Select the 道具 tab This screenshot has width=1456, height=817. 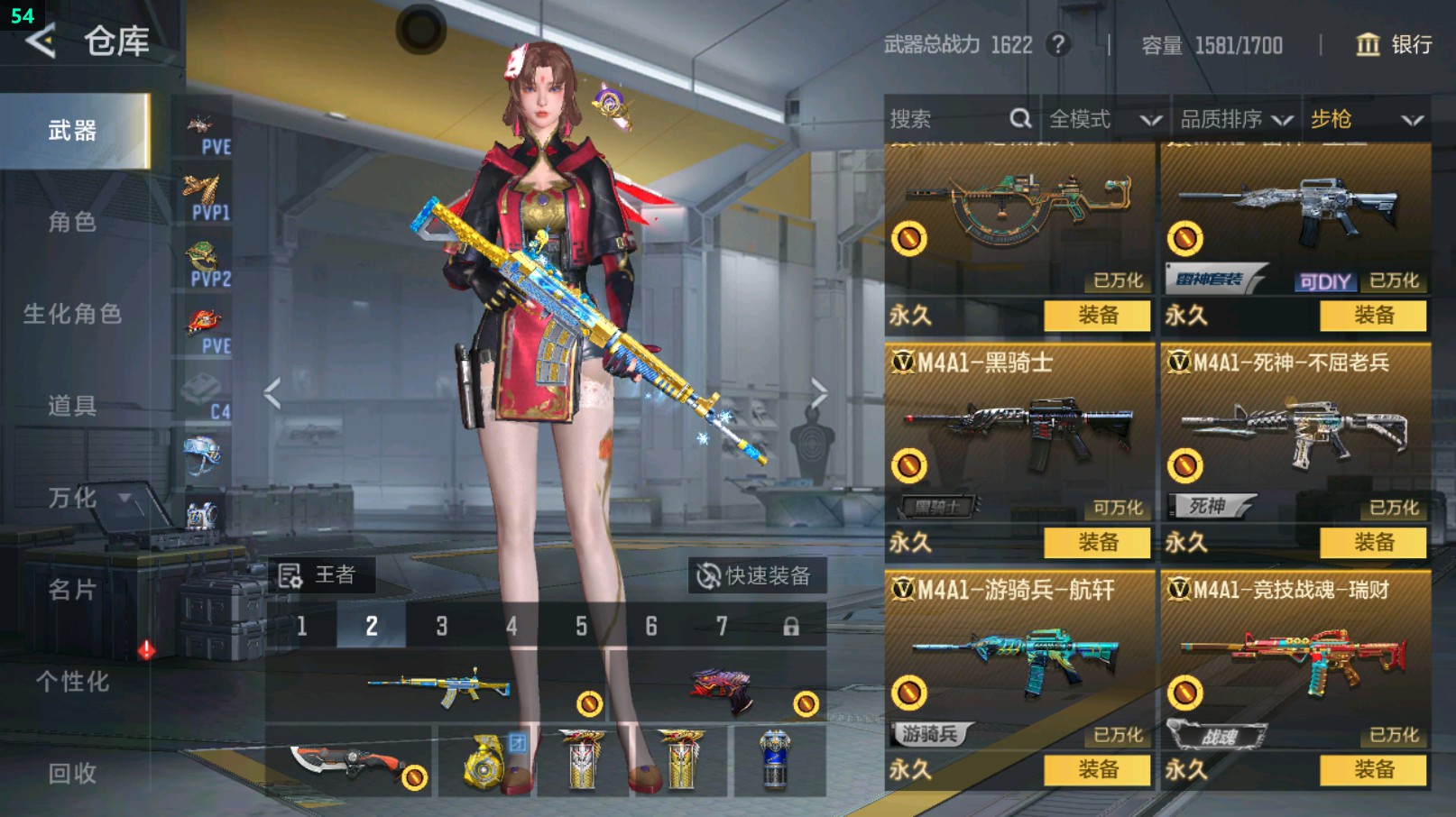72,406
